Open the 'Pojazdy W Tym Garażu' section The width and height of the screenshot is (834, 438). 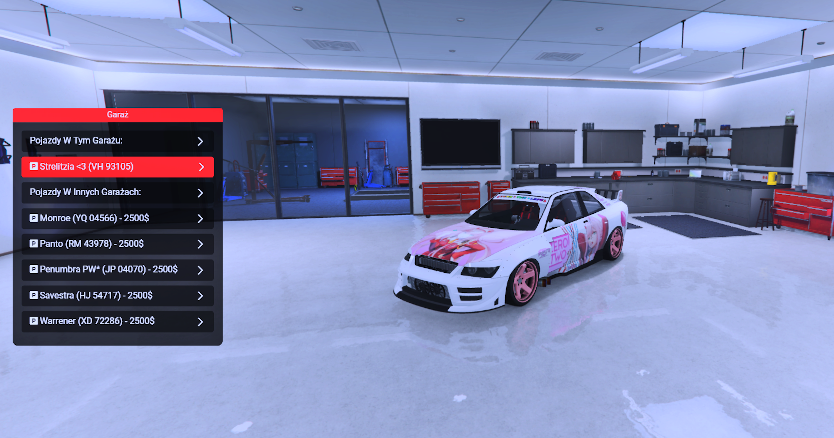(117, 141)
